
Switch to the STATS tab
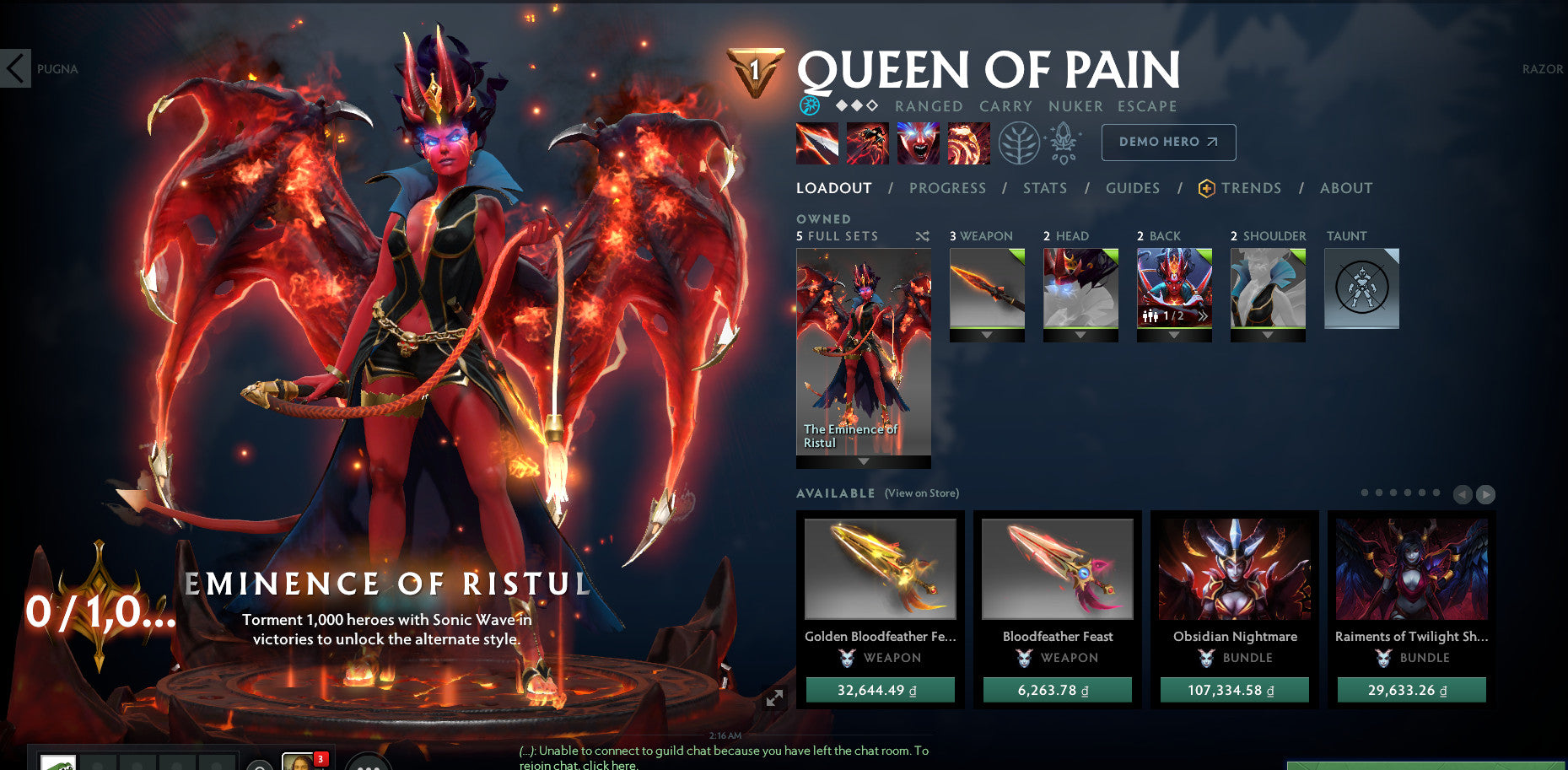[1044, 188]
